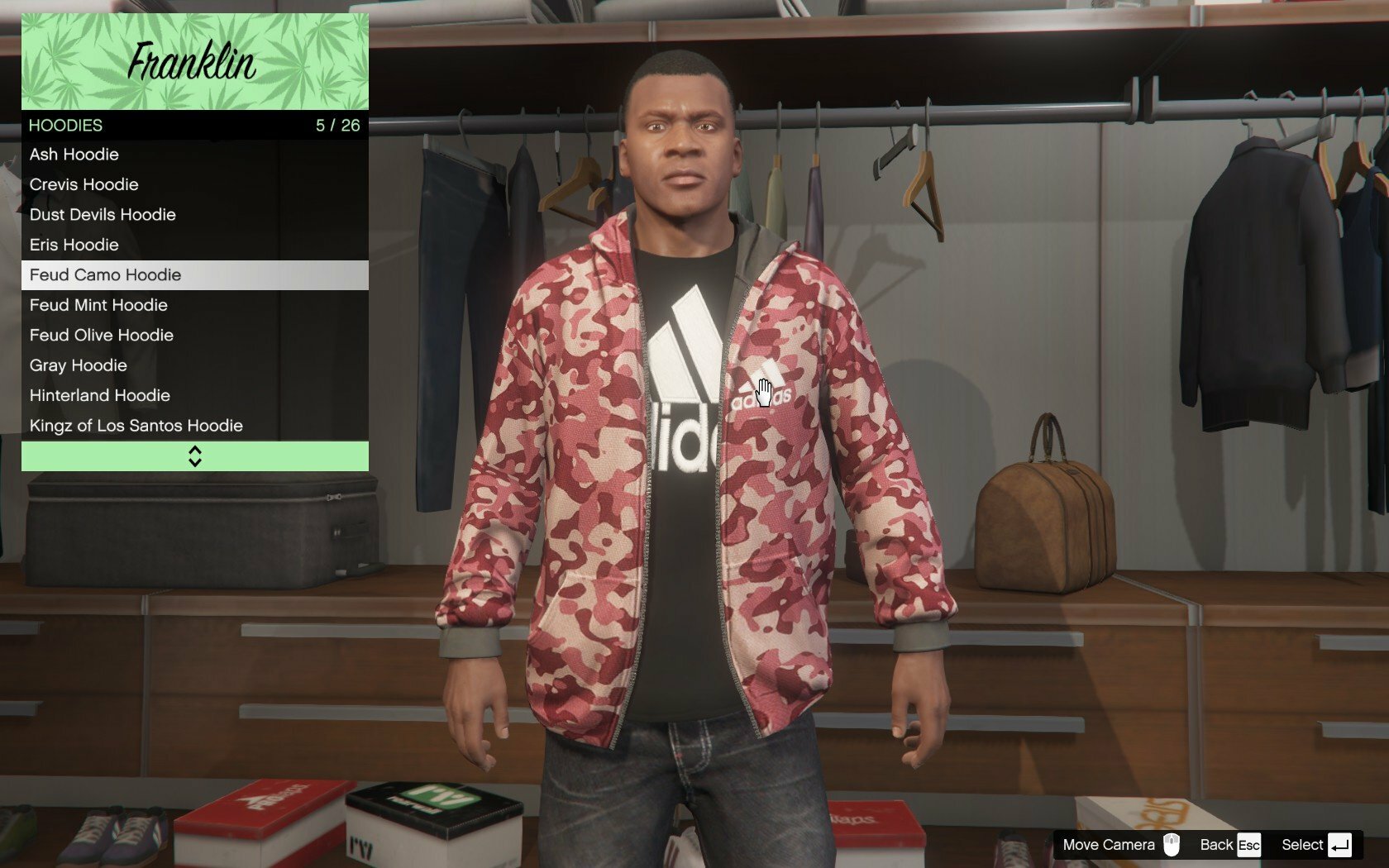Viewport: 1389px width, 868px height.
Task: Choose the Crevis Hoodie option
Action: (194, 184)
